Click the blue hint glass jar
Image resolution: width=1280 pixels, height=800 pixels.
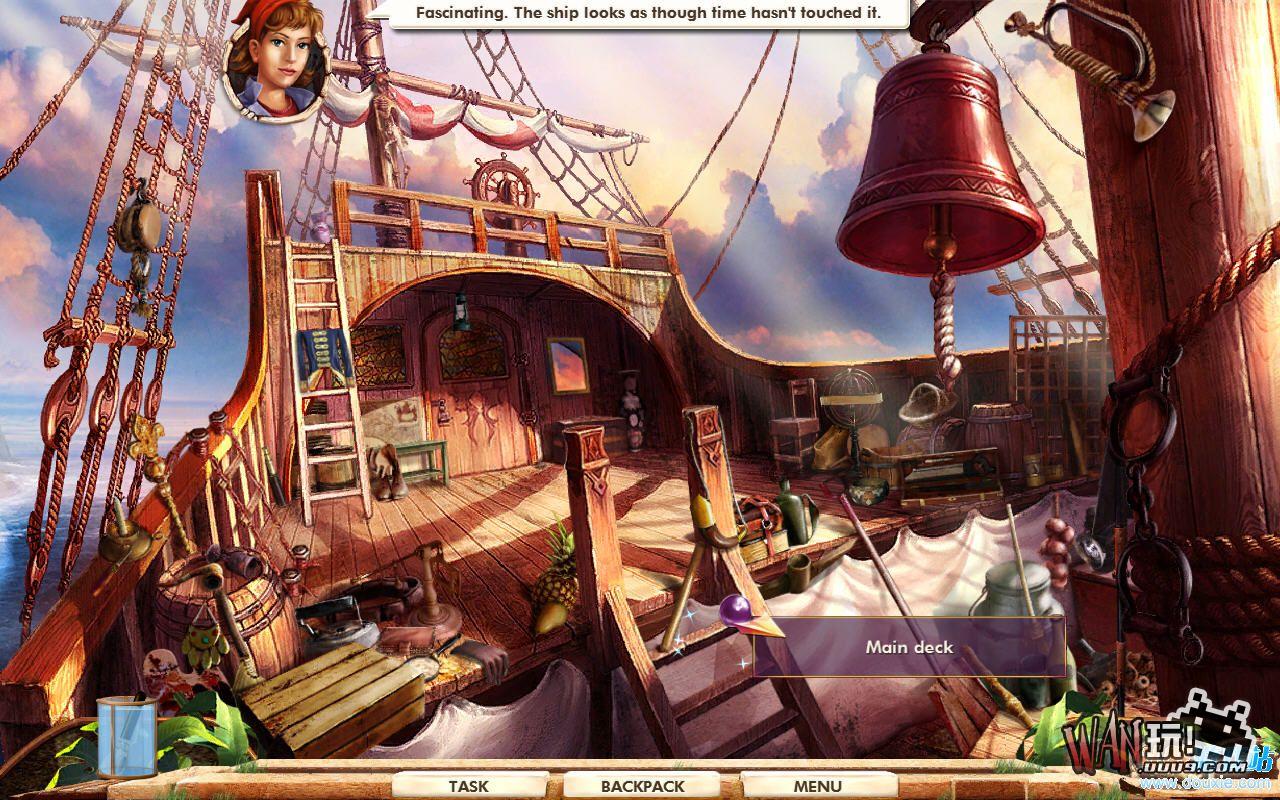(x=126, y=737)
